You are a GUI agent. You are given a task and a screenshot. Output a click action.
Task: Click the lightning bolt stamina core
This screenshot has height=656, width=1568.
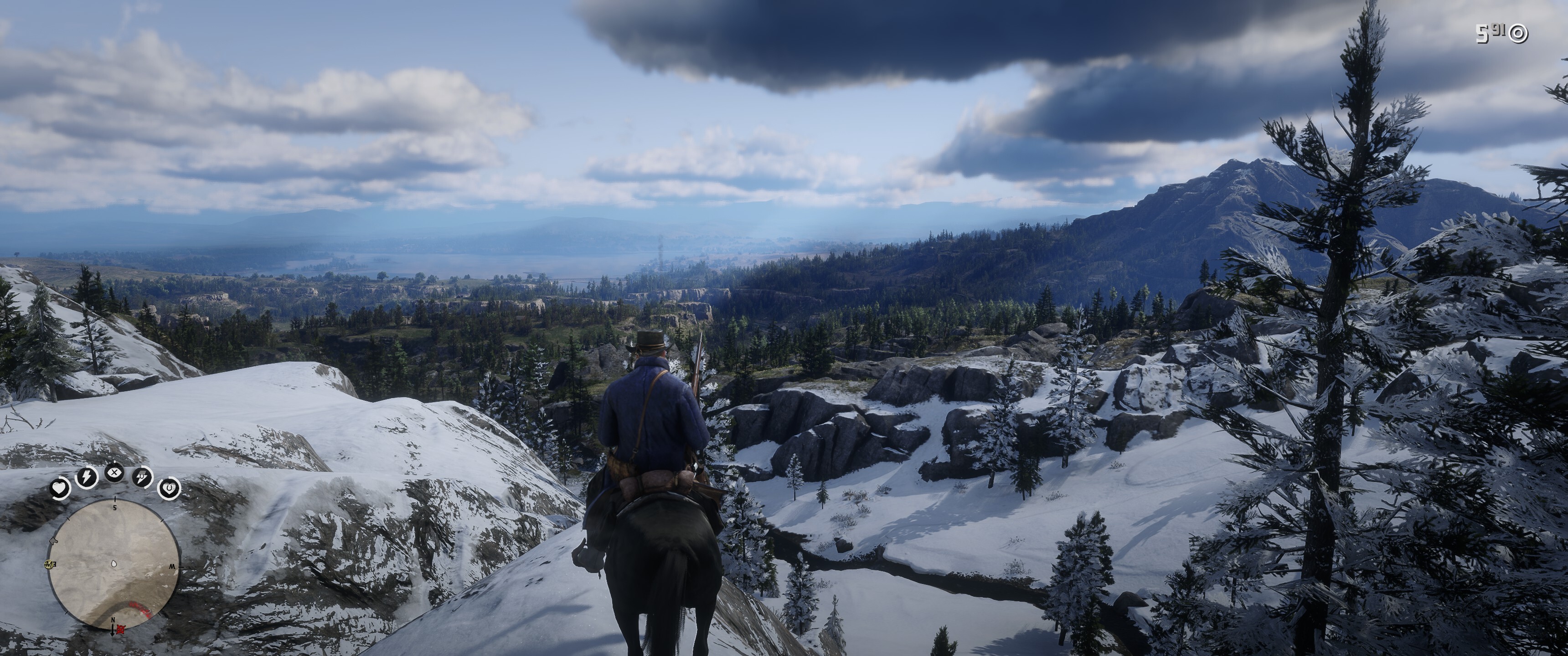87,477
